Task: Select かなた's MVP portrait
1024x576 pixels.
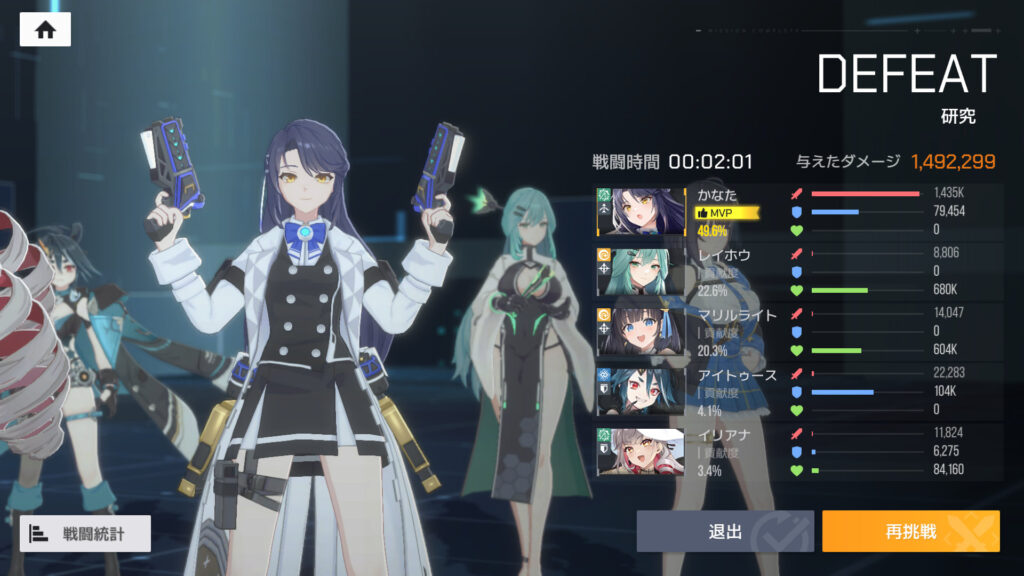Action: (641, 212)
